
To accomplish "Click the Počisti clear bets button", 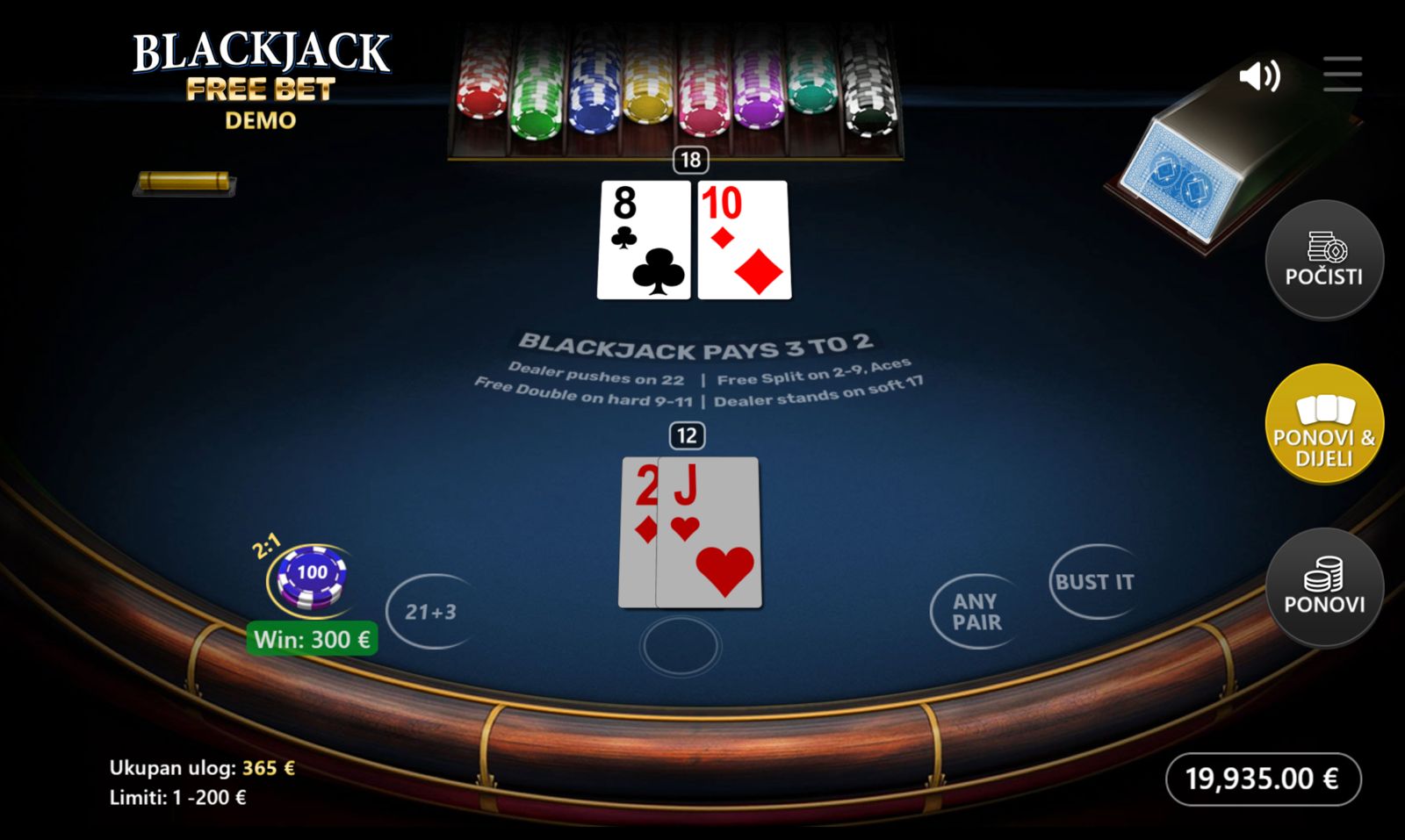I will click(x=1323, y=260).
